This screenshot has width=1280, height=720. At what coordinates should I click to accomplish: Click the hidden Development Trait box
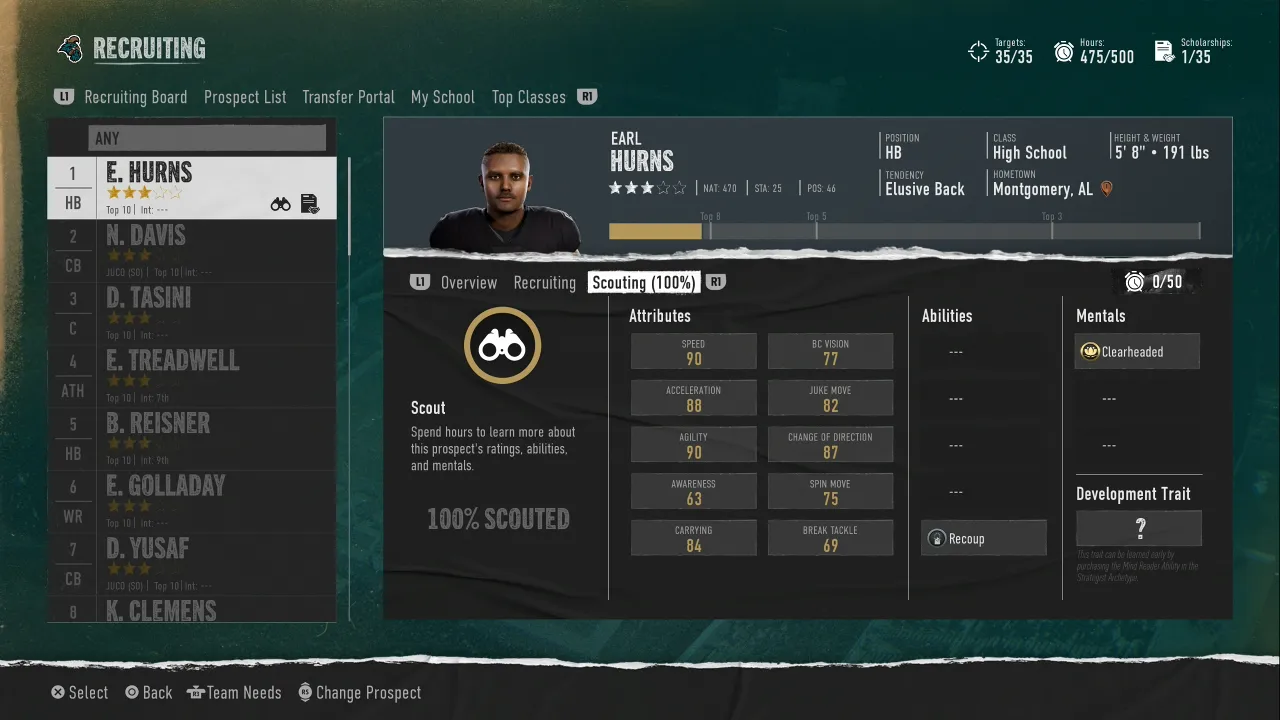[1138, 528]
